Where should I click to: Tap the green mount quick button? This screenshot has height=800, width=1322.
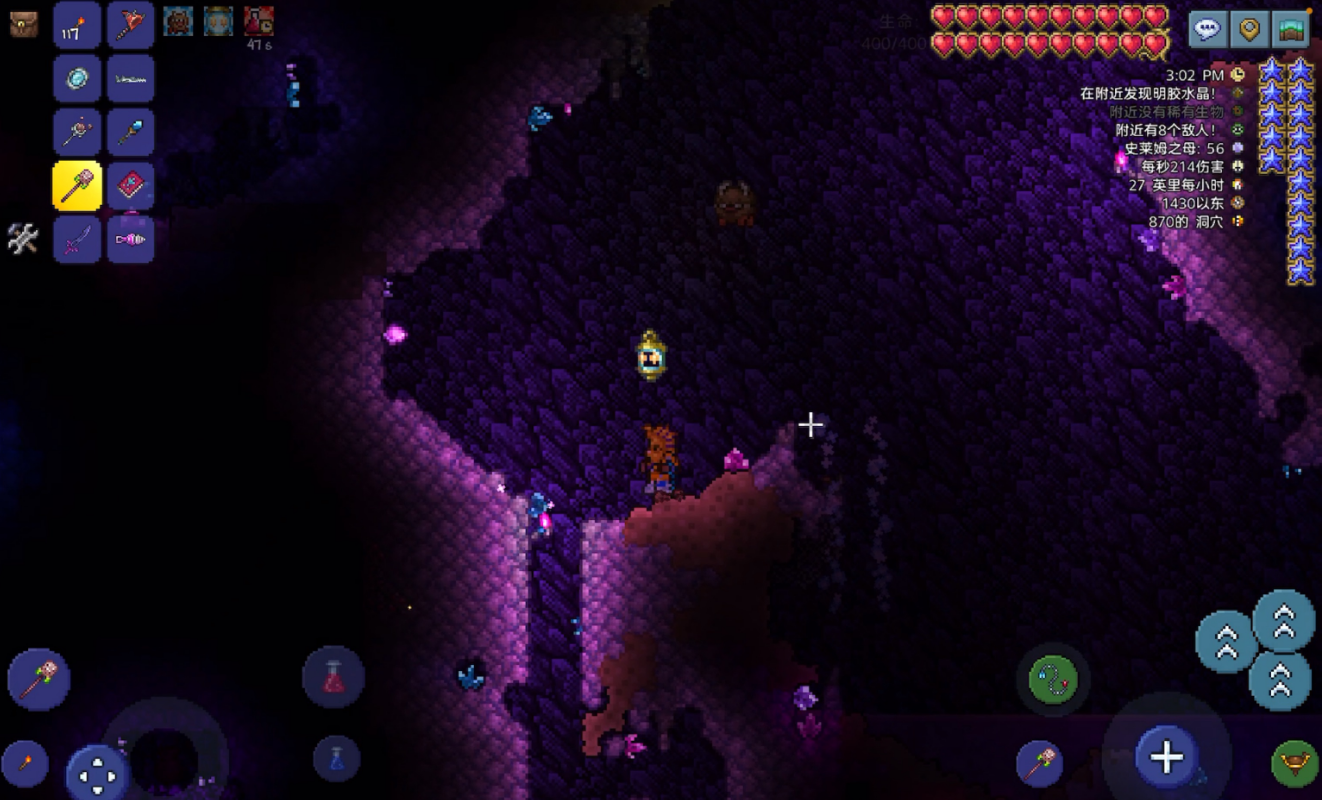[x=1294, y=764]
